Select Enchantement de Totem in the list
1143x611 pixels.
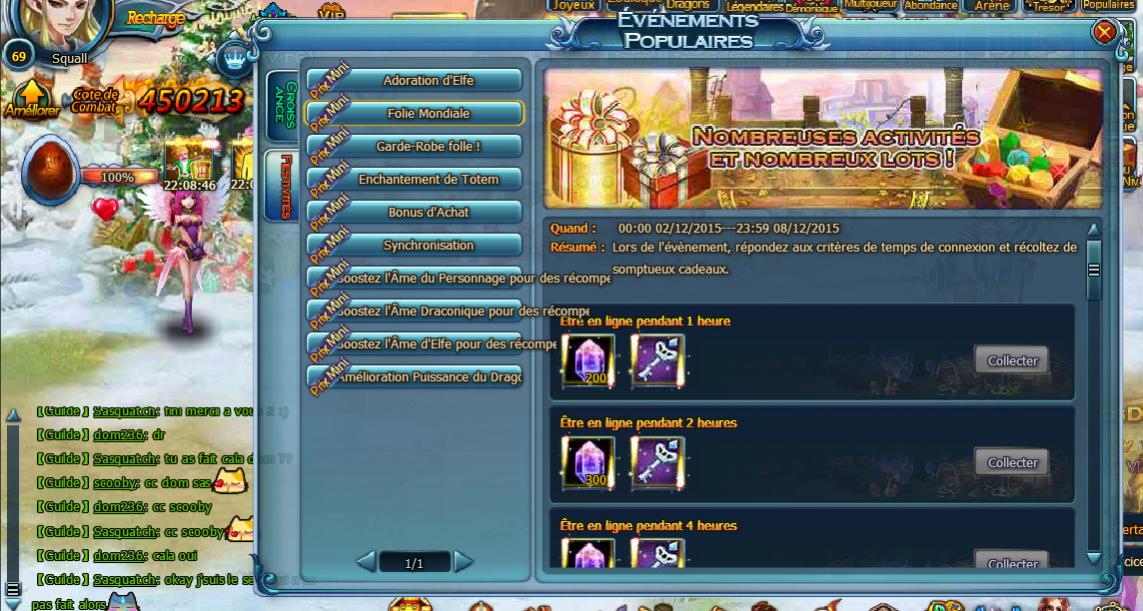(428, 180)
